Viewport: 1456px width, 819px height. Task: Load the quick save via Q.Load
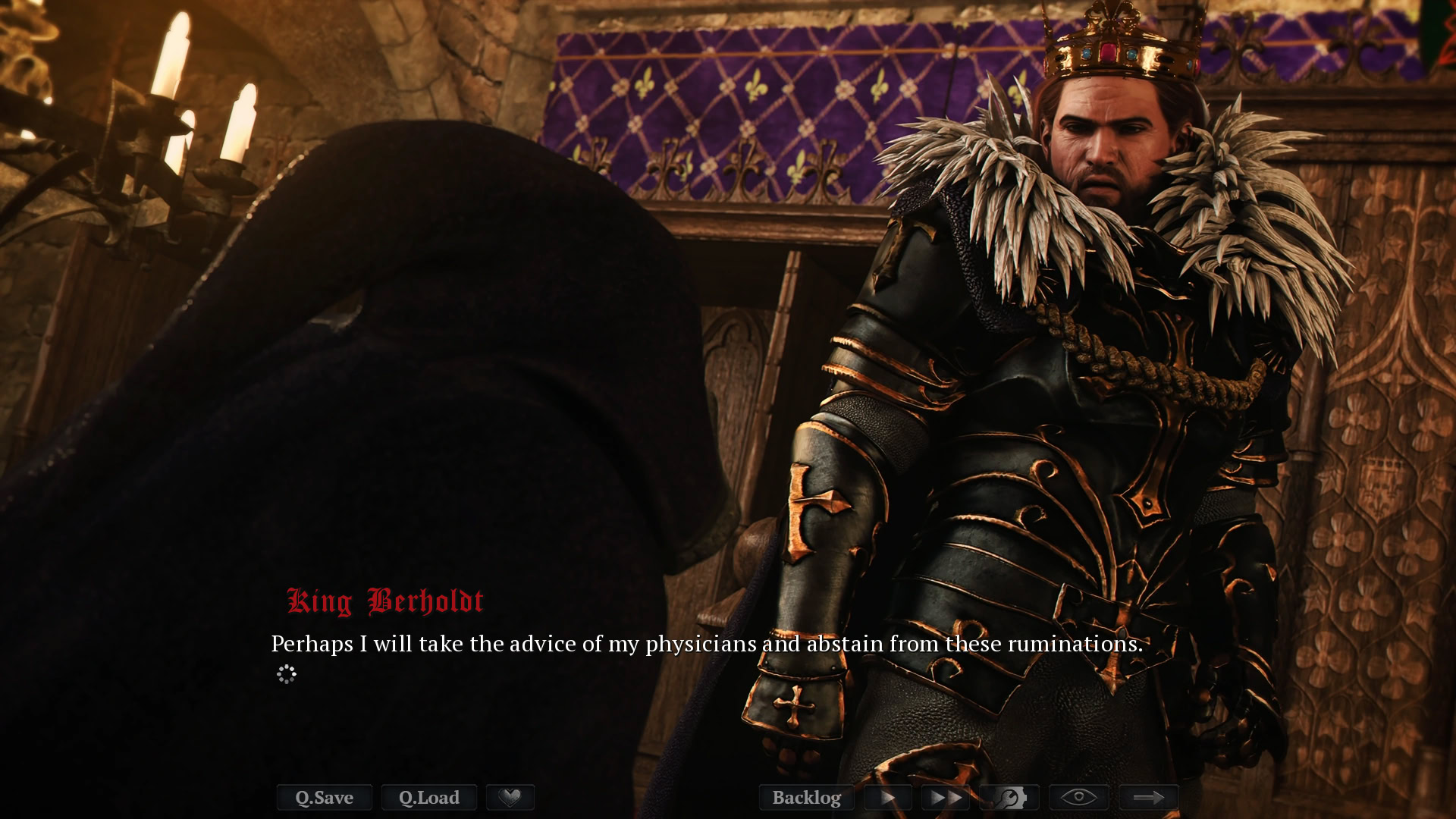coord(428,797)
